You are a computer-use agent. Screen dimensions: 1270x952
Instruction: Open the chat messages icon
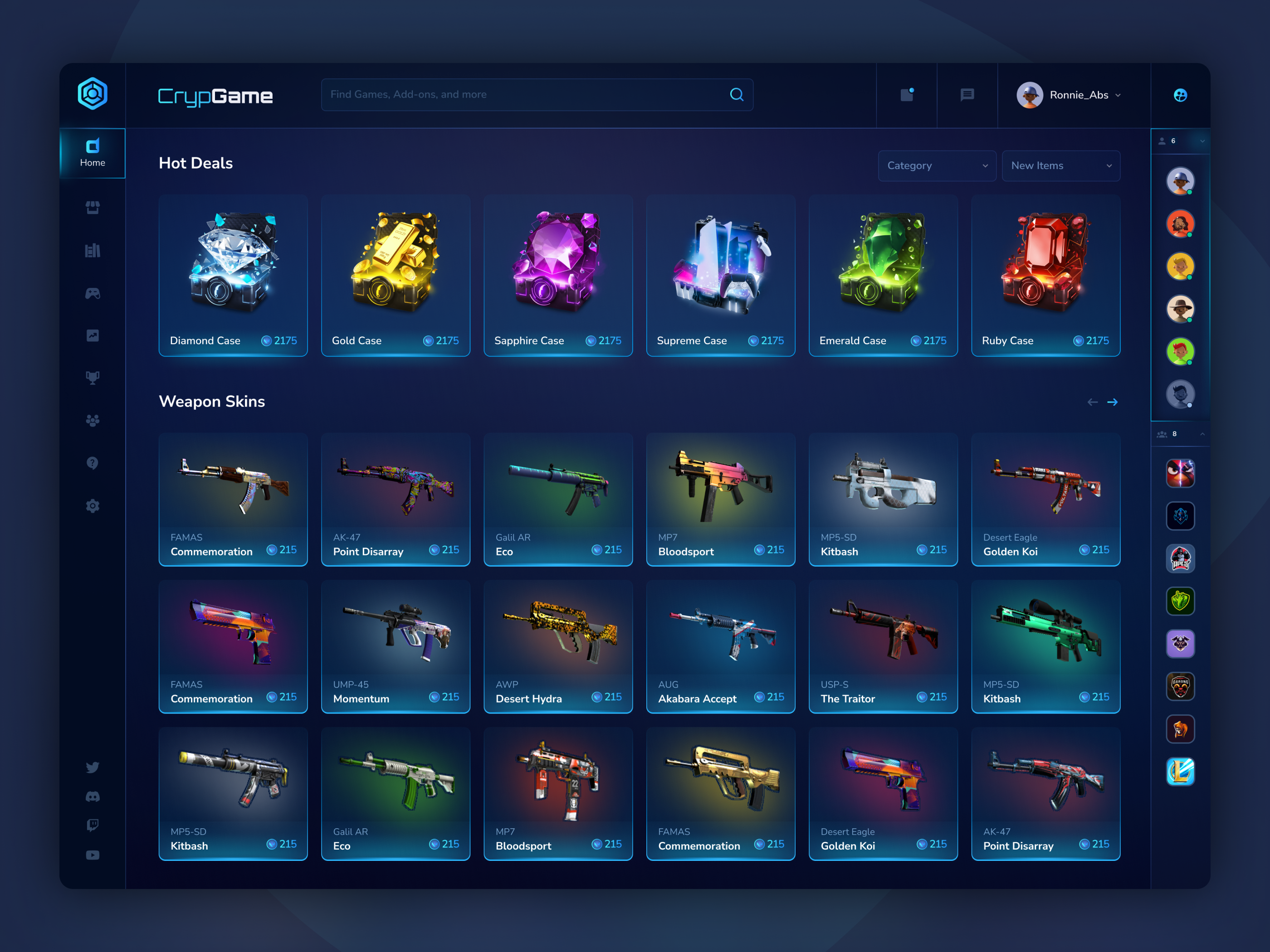coord(967,95)
